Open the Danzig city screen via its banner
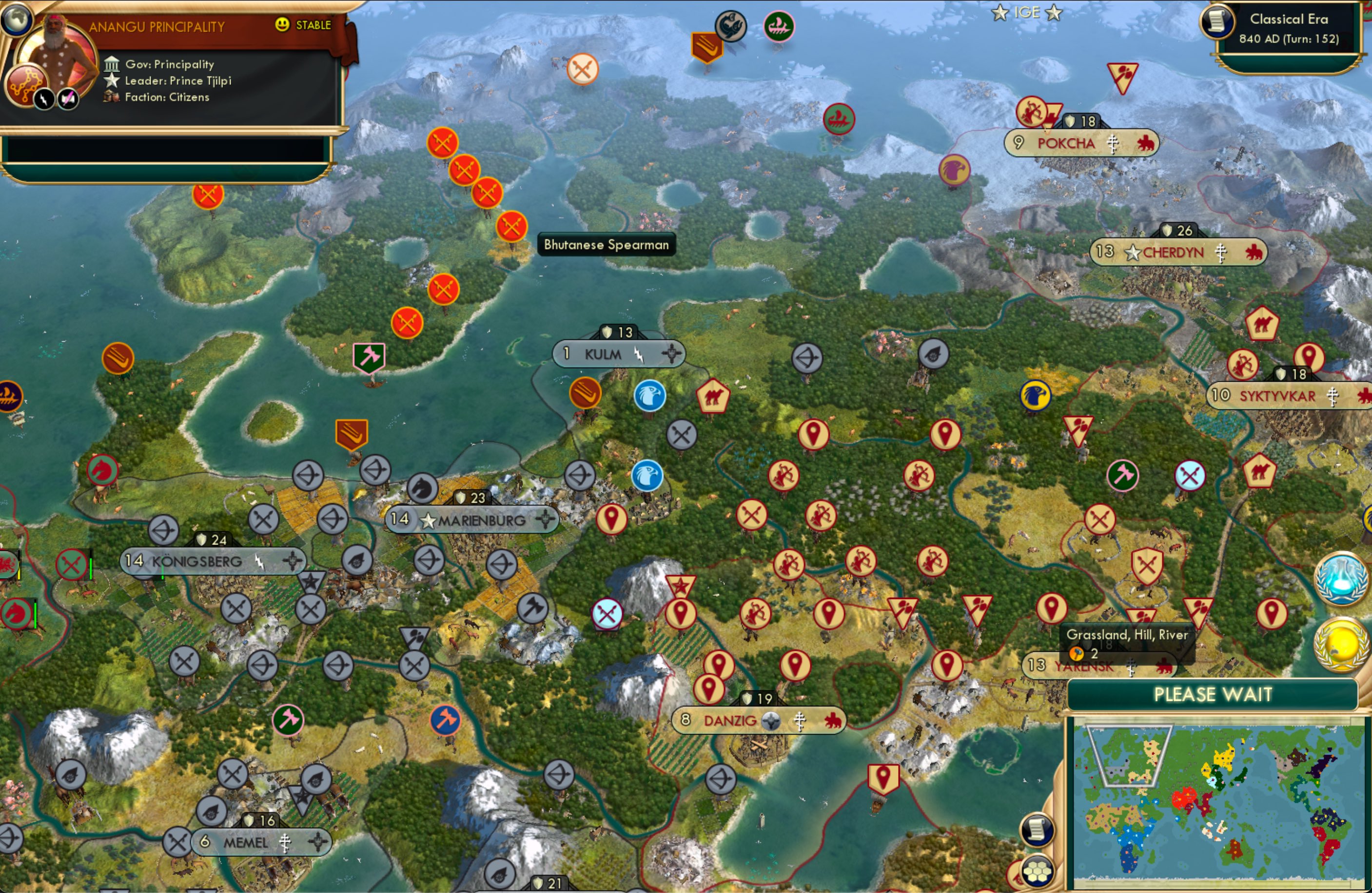 759,720
